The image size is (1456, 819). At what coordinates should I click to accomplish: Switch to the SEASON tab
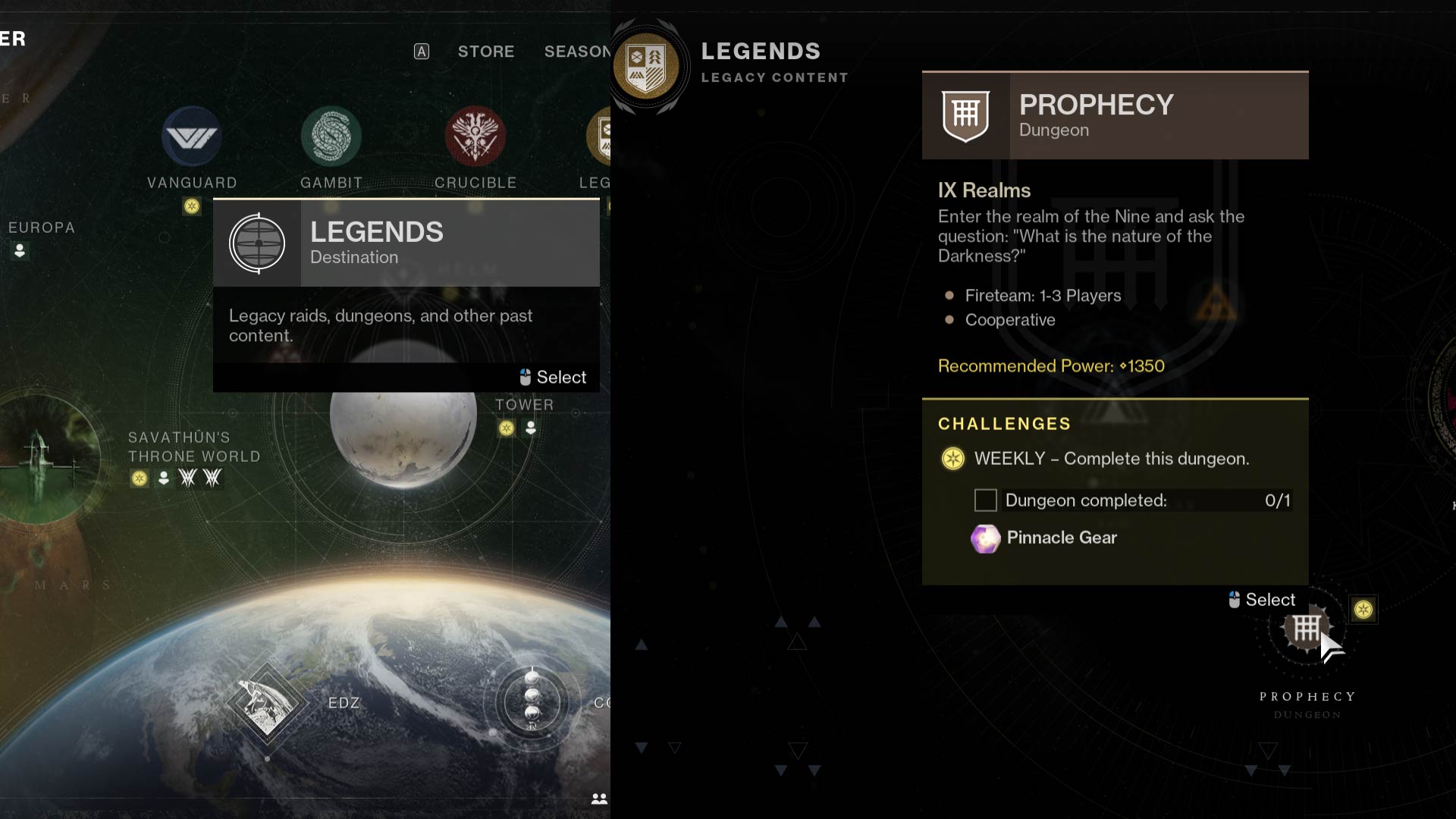578,52
